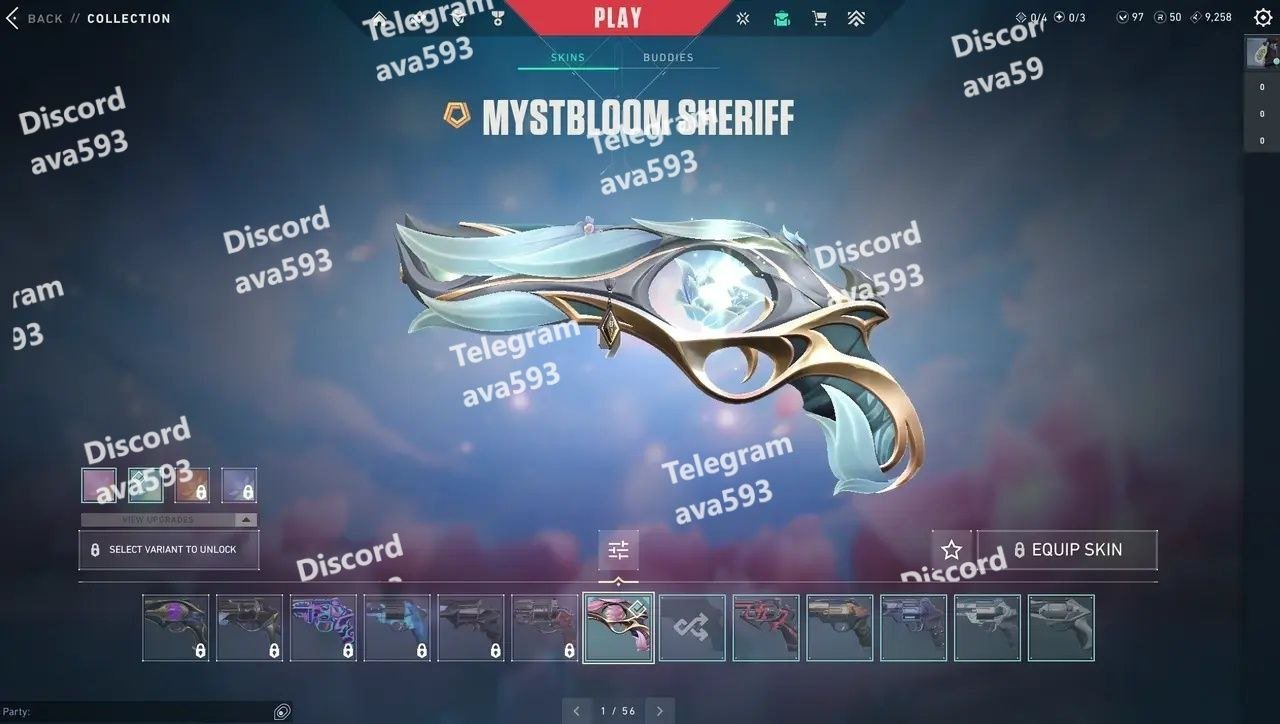Image resolution: width=1280 pixels, height=724 pixels.
Task: Go to the previous skin page arrow
Action: pos(576,711)
